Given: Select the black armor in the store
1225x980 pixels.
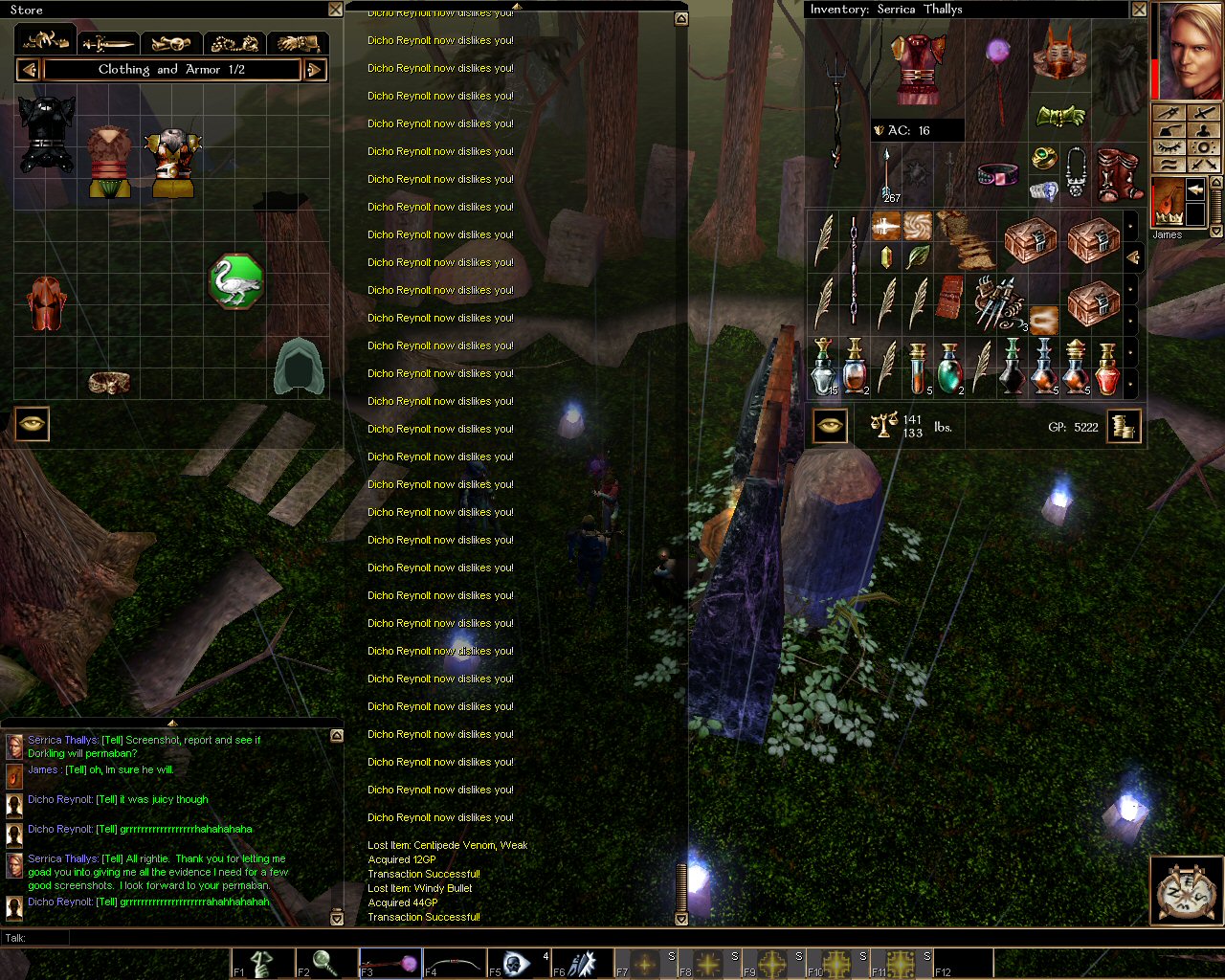Looking at the screenshot, I should pyautogui.click(x=46, y=134).
